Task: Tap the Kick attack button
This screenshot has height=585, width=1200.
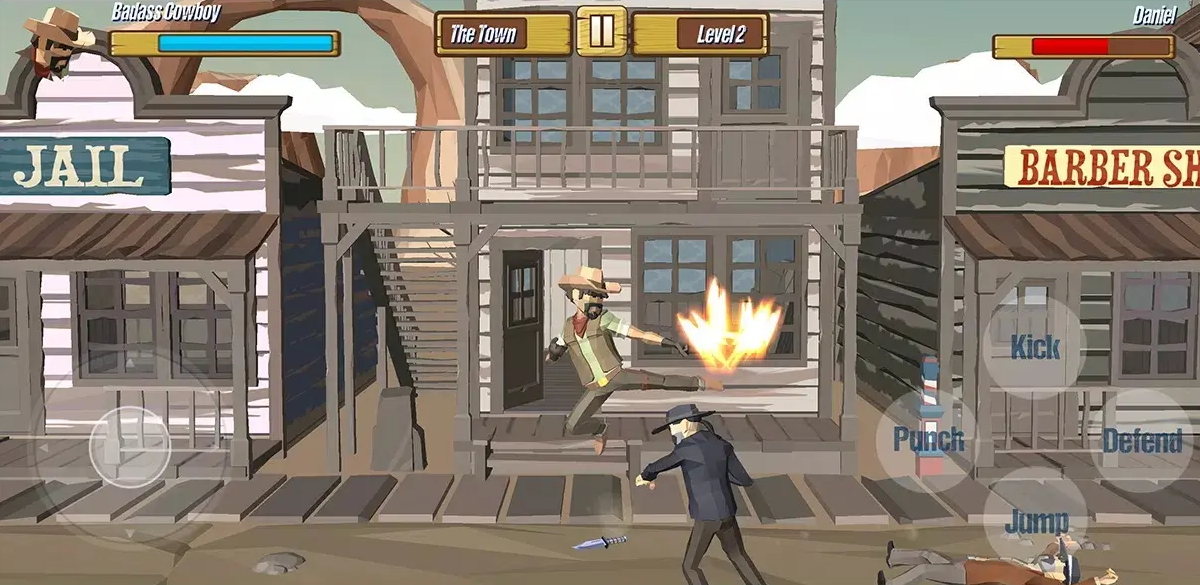Action: click(x=1035, y=347)
